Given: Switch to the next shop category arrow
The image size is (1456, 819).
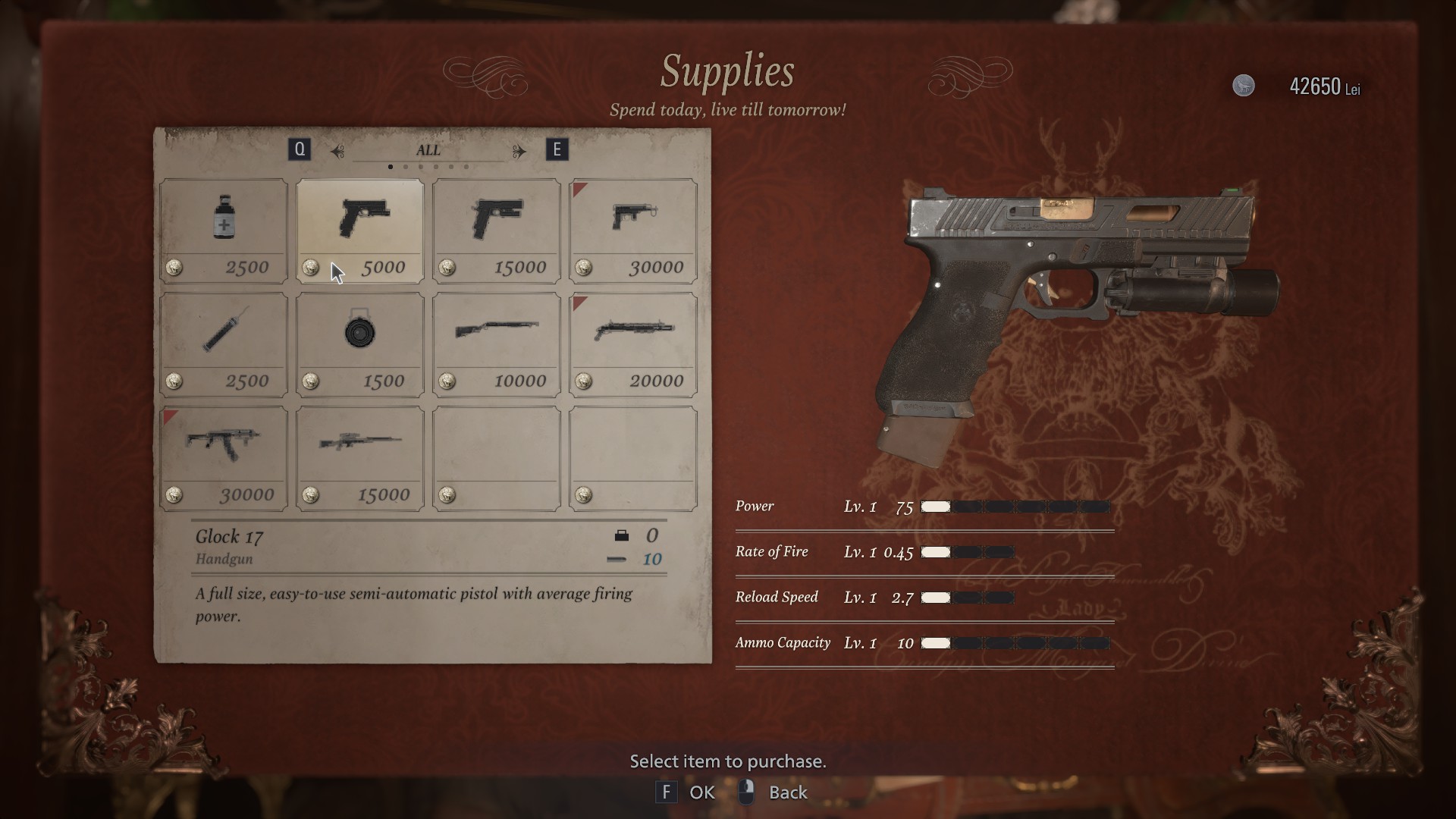Looking at the screenshot, I should point(519,151).
